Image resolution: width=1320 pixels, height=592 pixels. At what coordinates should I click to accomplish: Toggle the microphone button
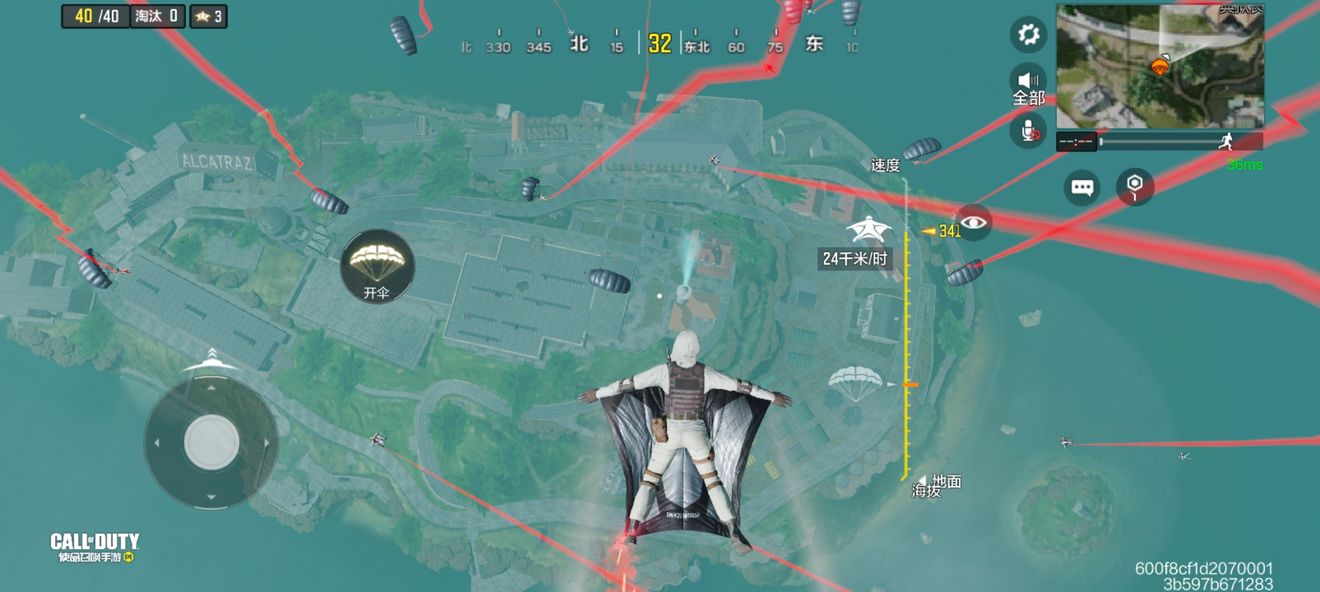coord(1028,130)
